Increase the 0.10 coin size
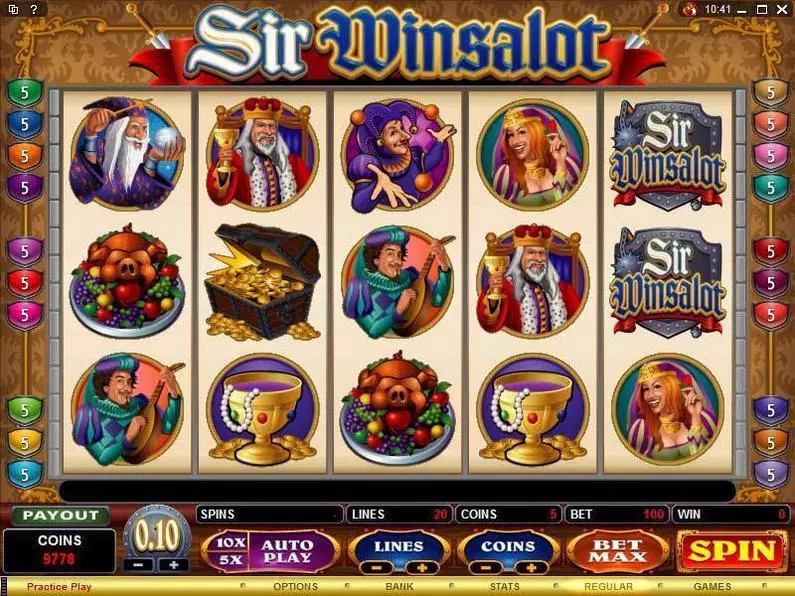This screenshot has height=596, width=795. 172,564
